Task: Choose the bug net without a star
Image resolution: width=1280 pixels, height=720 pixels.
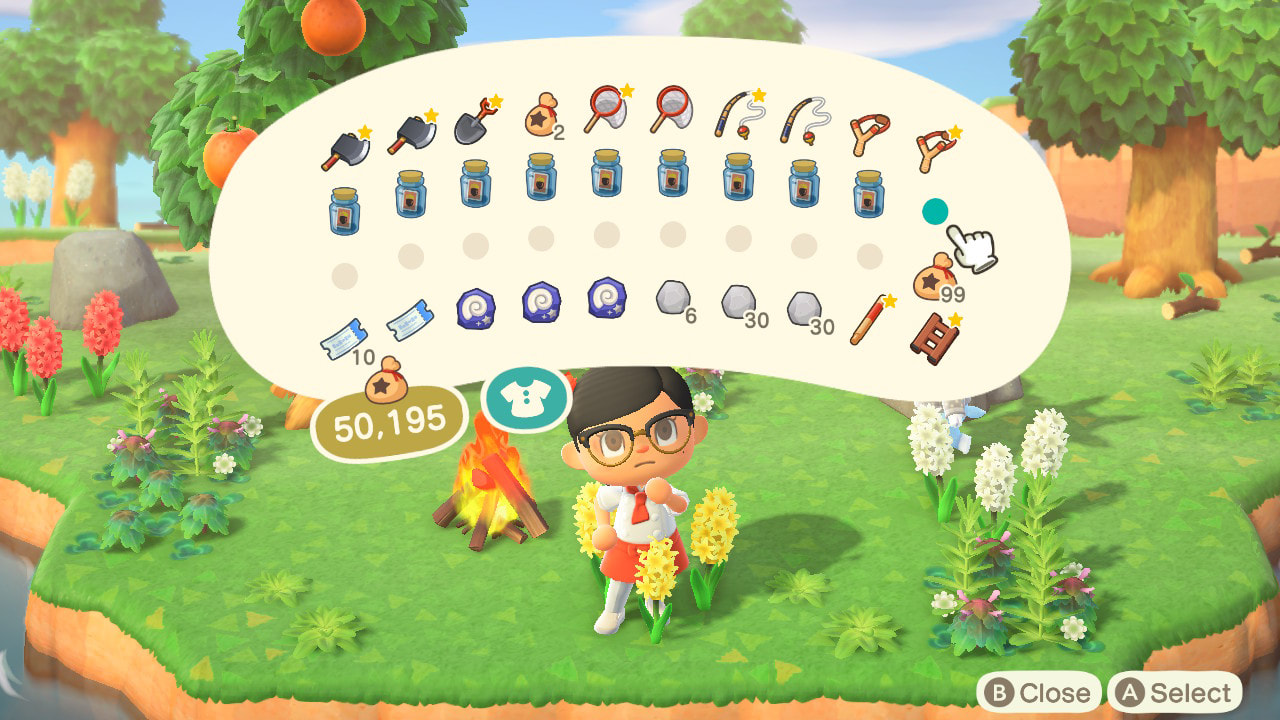Action: pyautogui.click(x=671, y=108)
